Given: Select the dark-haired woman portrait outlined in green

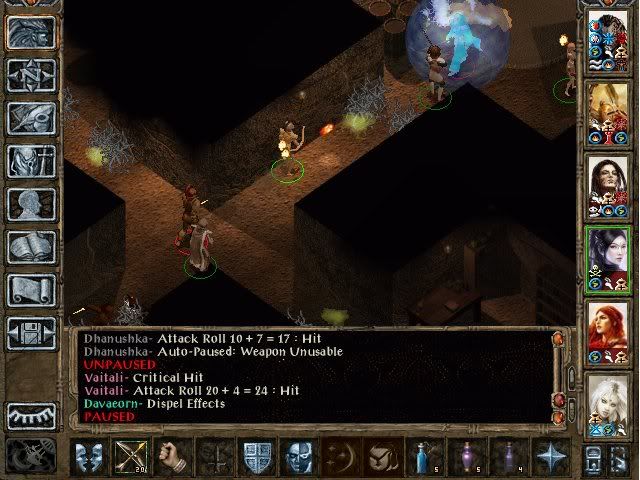Looking at the screenshot, I should 608,257.
